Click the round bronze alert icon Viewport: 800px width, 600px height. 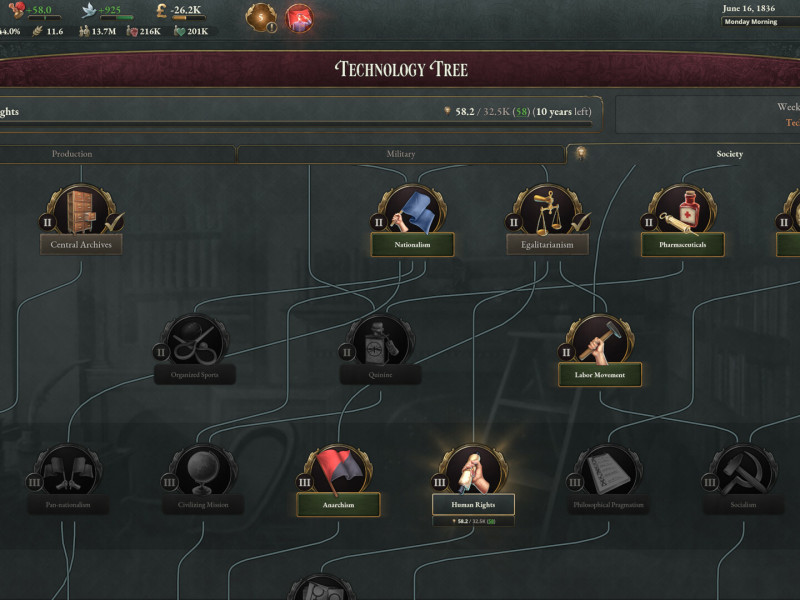click(262, 17)
